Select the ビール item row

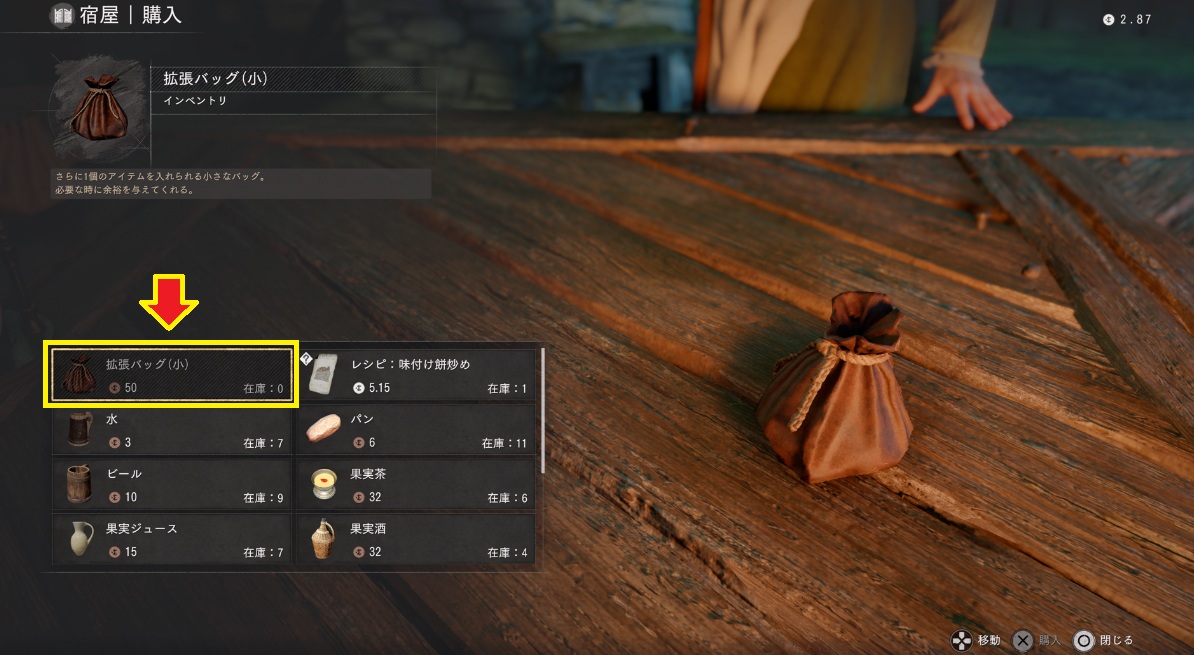click(x=172, y=484)
